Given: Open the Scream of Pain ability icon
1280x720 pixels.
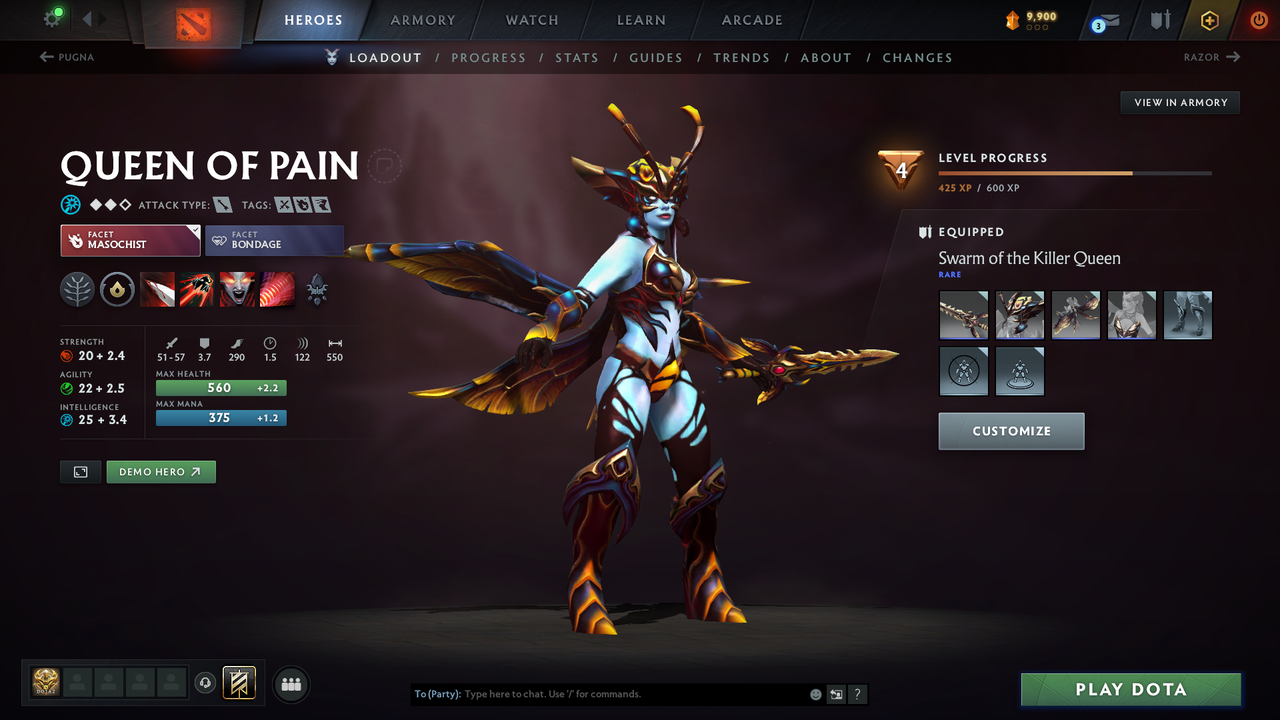Looking at the screenshot, I should 237,290.
